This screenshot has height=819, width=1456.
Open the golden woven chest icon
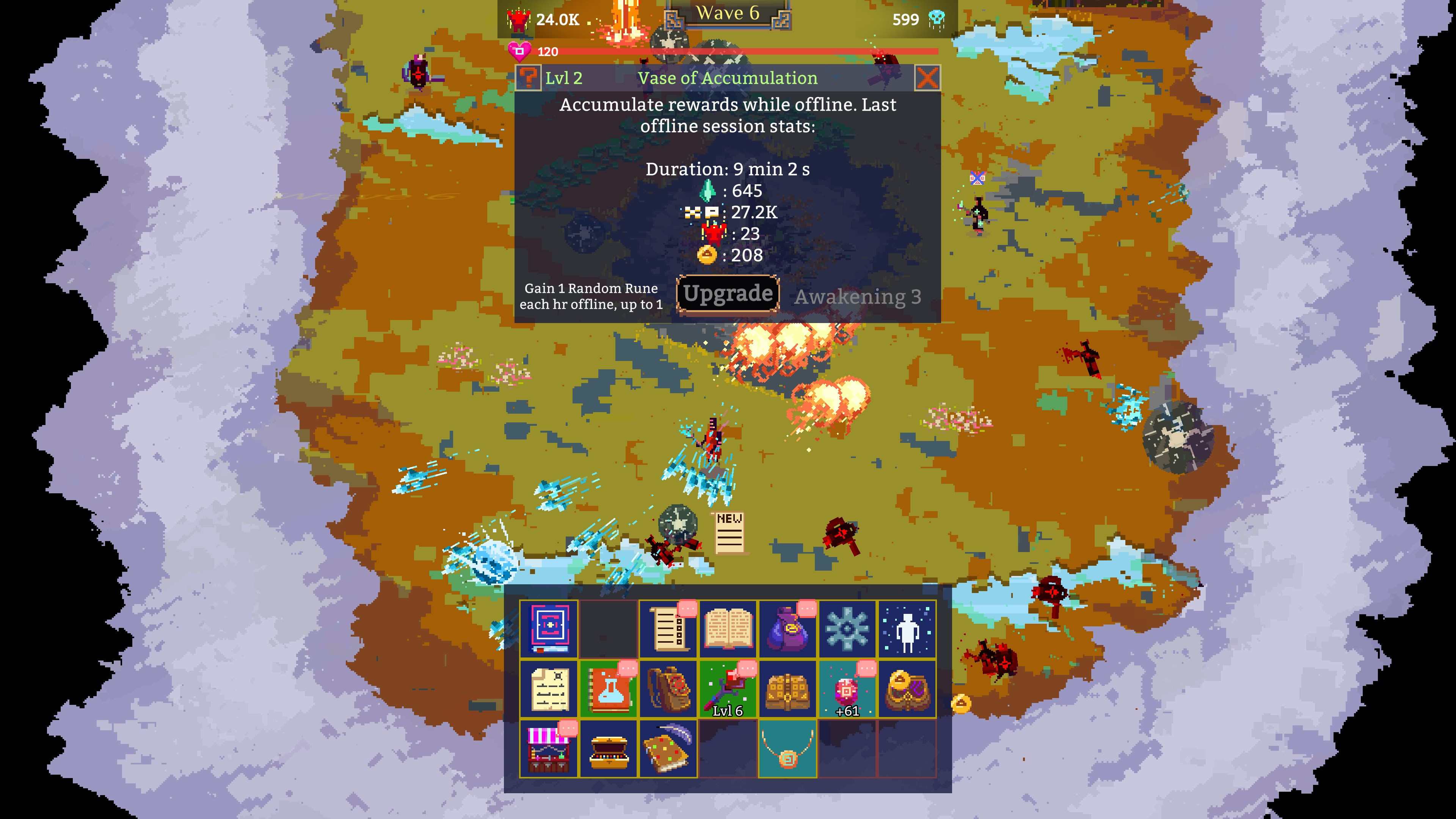pyautogui.click(x=788, y=689)
